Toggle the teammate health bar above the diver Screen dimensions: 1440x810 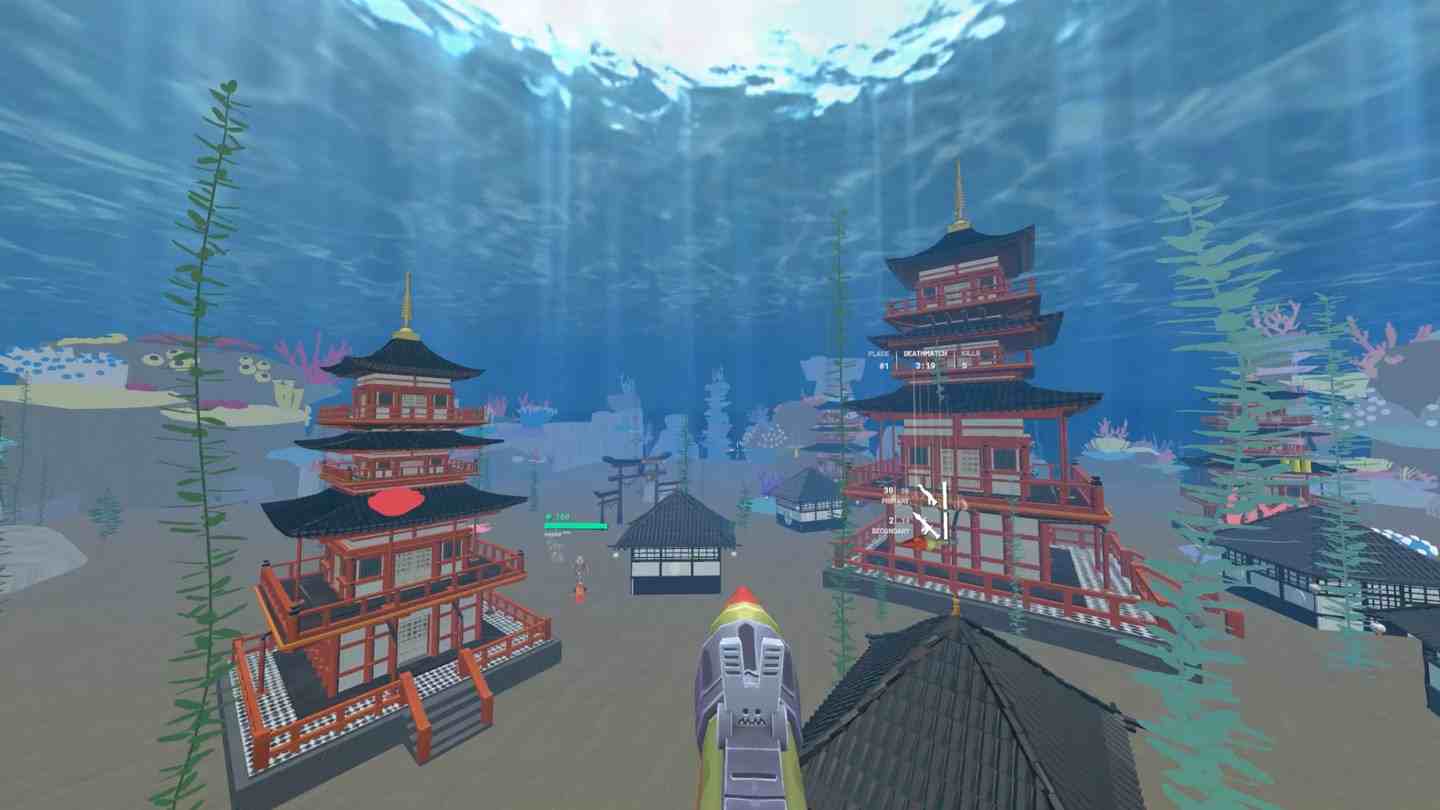575,525
